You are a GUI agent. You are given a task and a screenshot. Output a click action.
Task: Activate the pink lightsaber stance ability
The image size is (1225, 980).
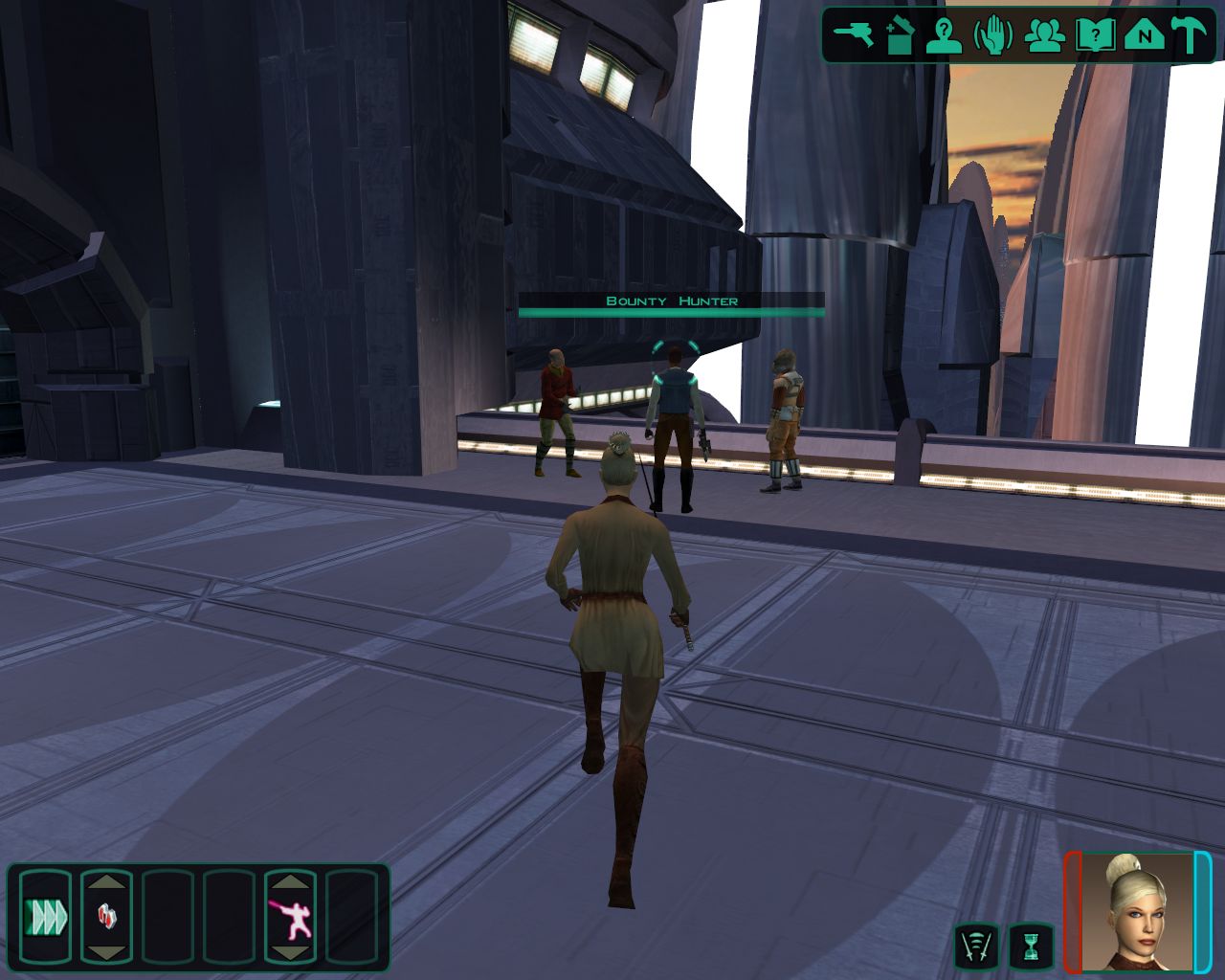tap(290, 917)
